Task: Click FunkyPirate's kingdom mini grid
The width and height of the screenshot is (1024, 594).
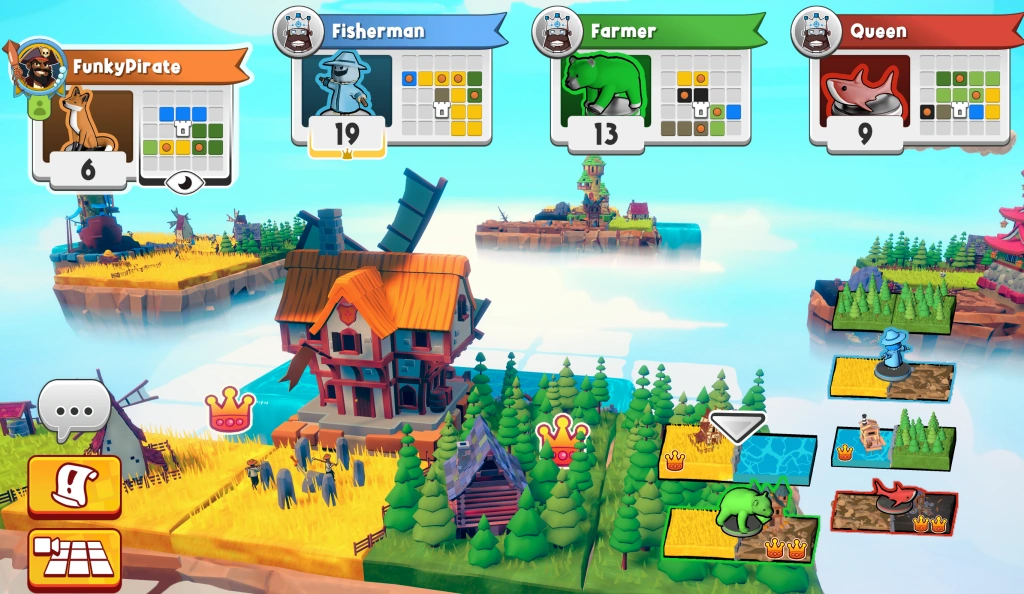Action: point(182,129)
